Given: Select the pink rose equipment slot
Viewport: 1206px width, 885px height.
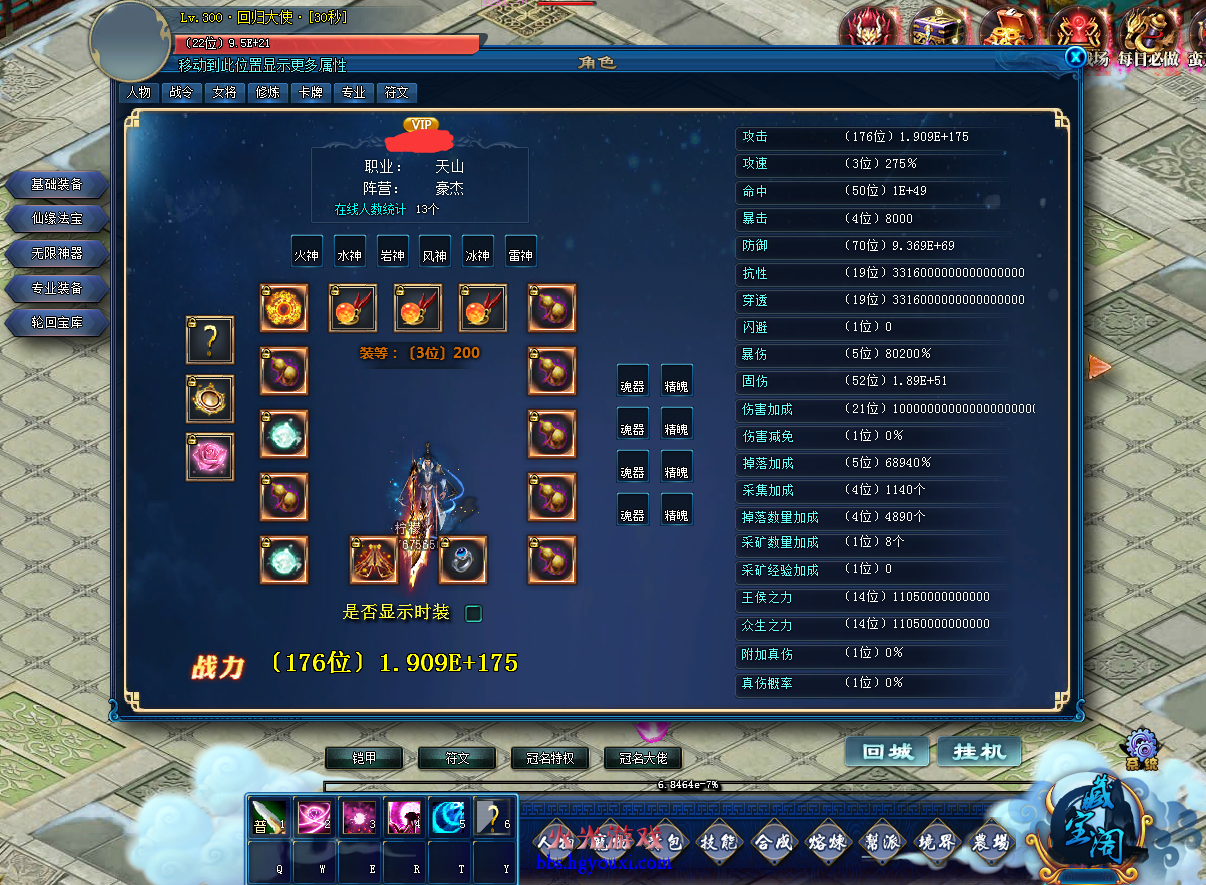Looking at the screenshot, I should pyautogui.click(x=210, y=457).
